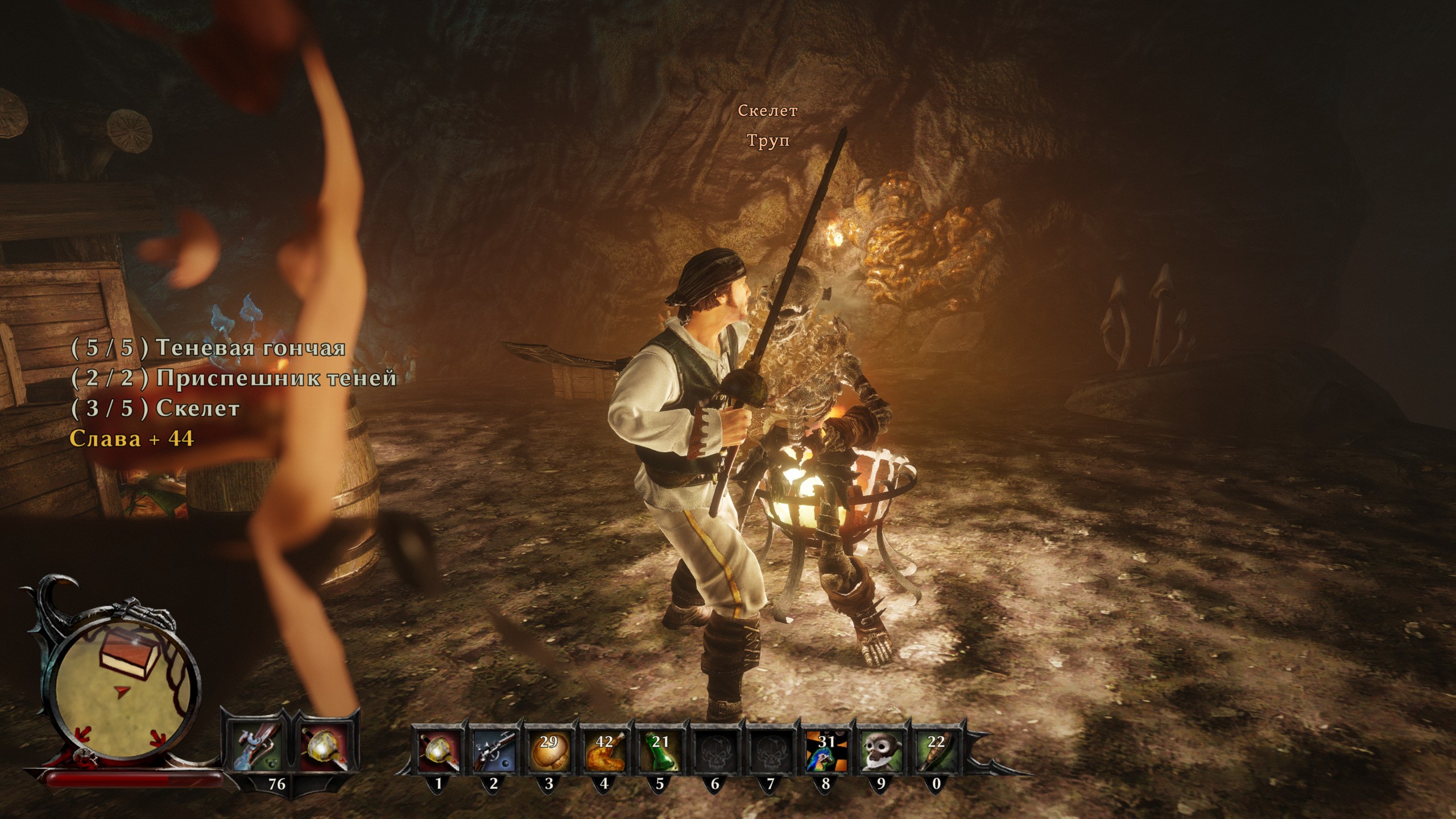1456x819 pixels.
Task: Activate the parrot item in slot 8
Action: point(826,749)
